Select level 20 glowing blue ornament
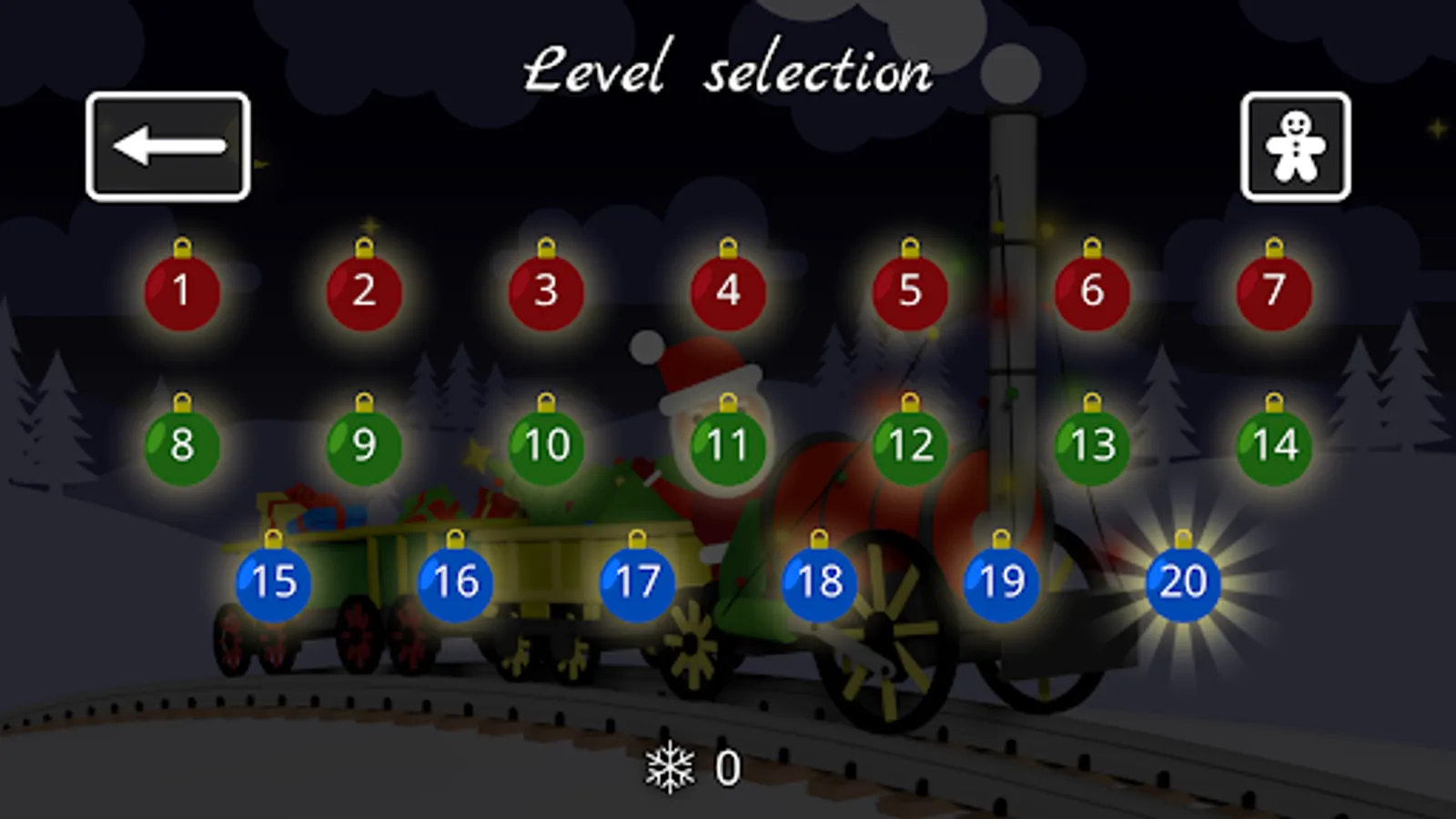 point(1182,582)
